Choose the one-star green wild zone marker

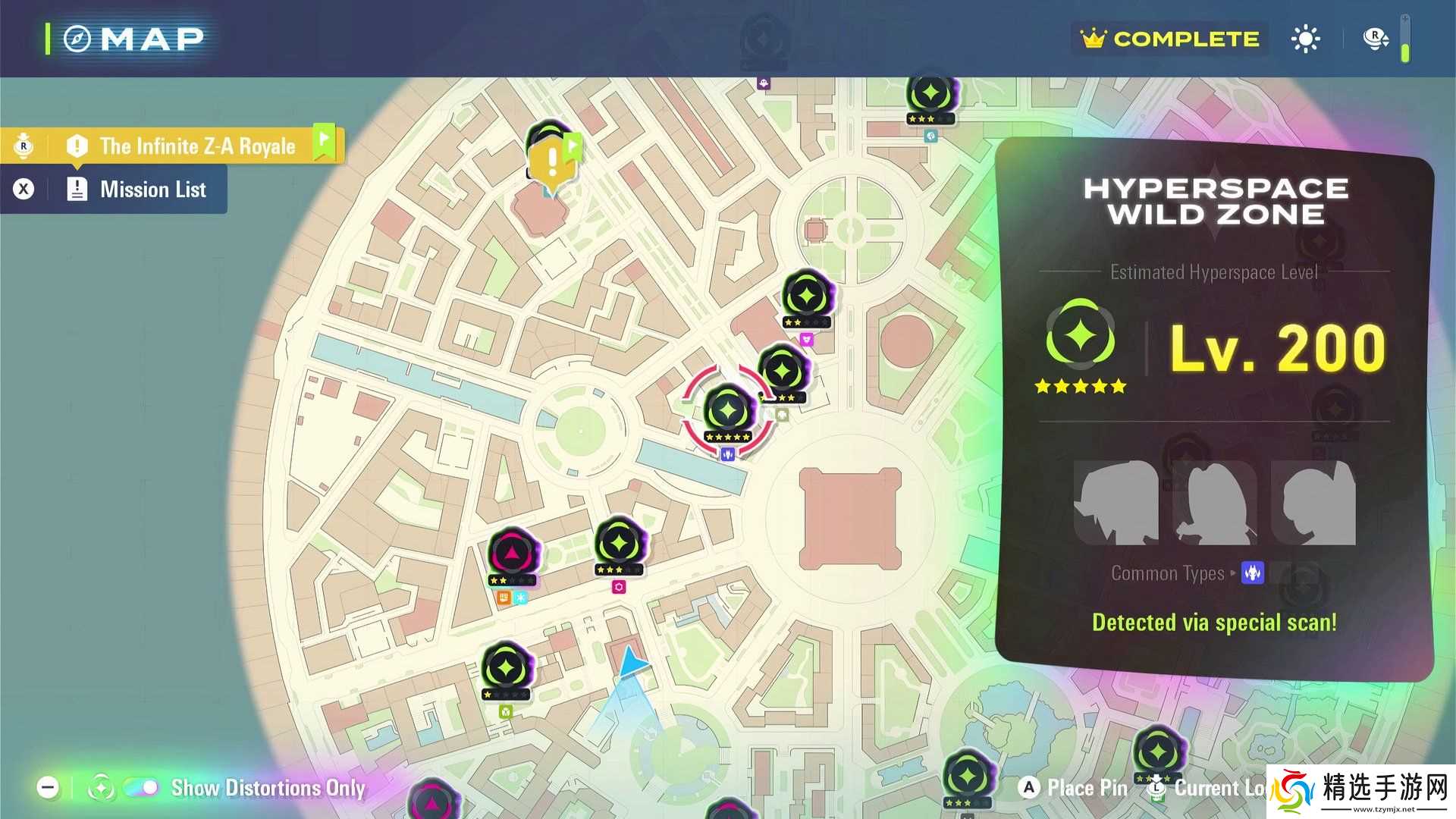point(506,670)
